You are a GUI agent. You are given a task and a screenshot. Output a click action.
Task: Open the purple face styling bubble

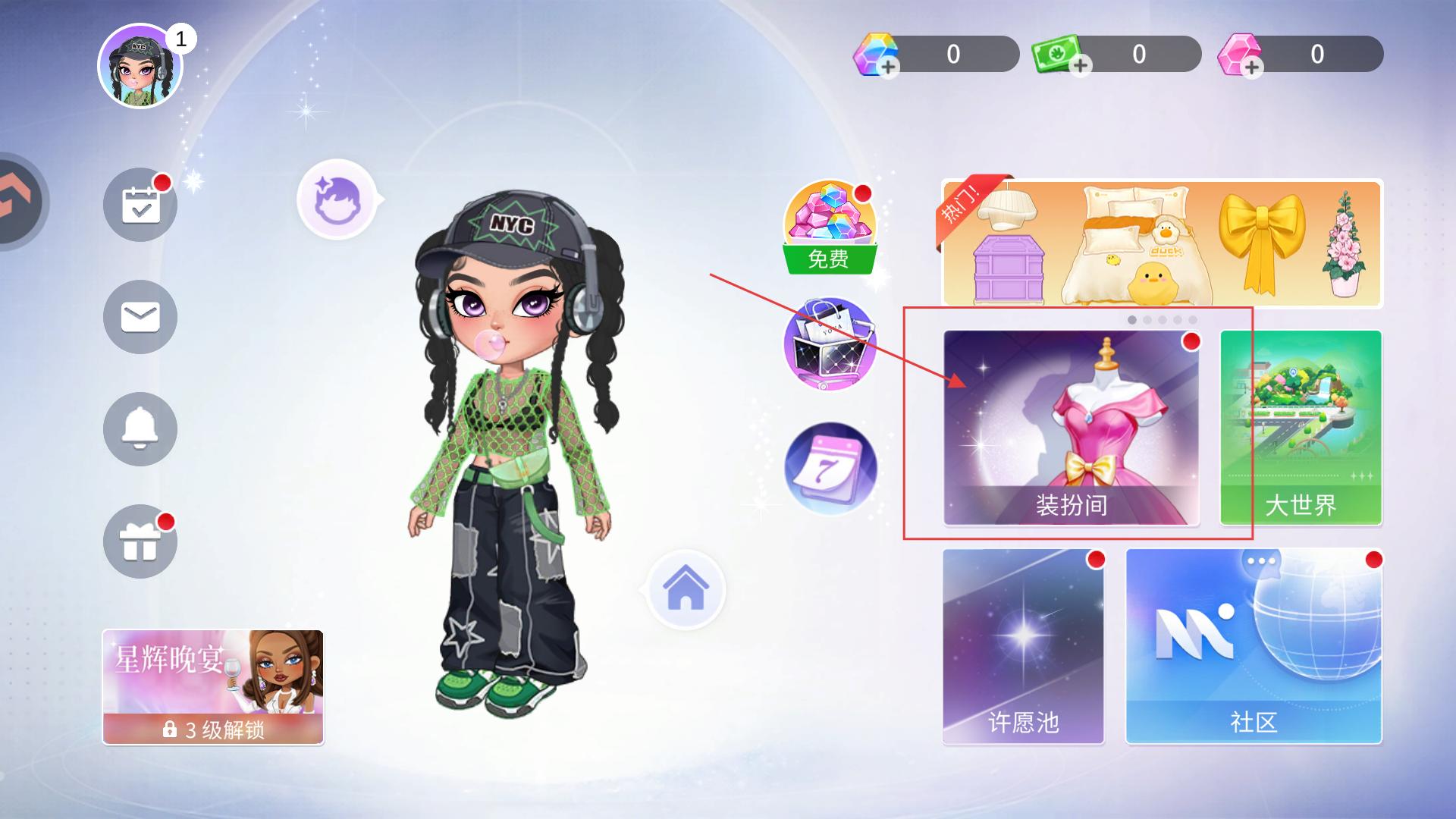[337, 199]
